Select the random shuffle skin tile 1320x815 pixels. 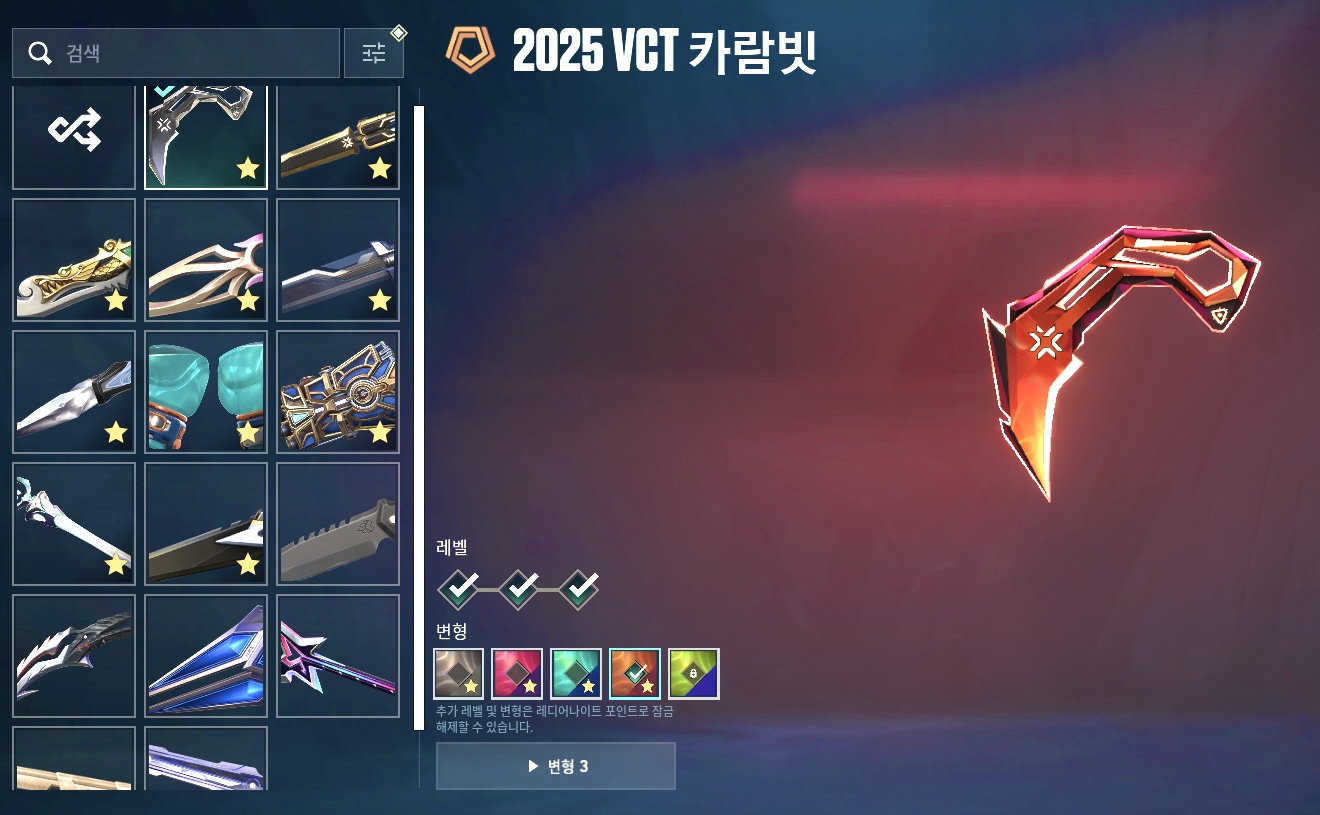click(x=74, y=130)
